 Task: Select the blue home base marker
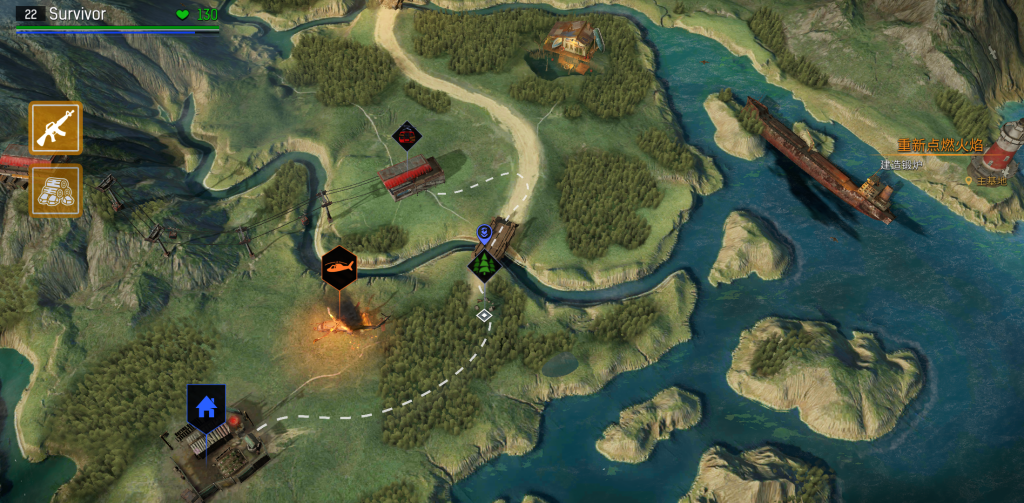point(206,407)
